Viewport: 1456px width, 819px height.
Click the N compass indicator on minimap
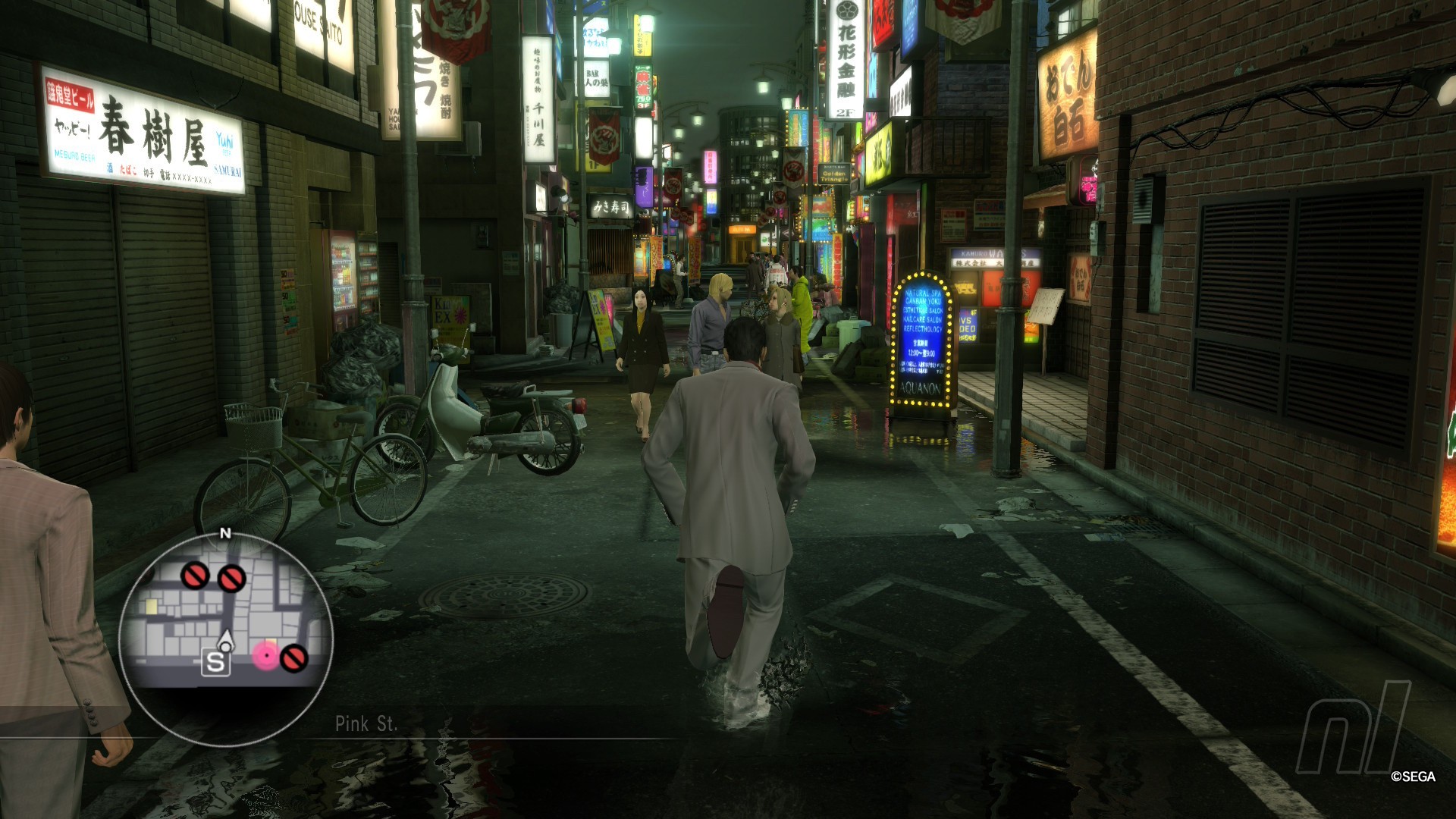click(x=224, y=534)
